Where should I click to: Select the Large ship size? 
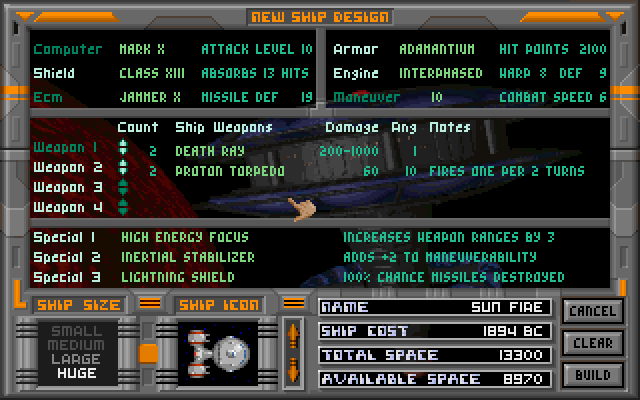point(77,360)
